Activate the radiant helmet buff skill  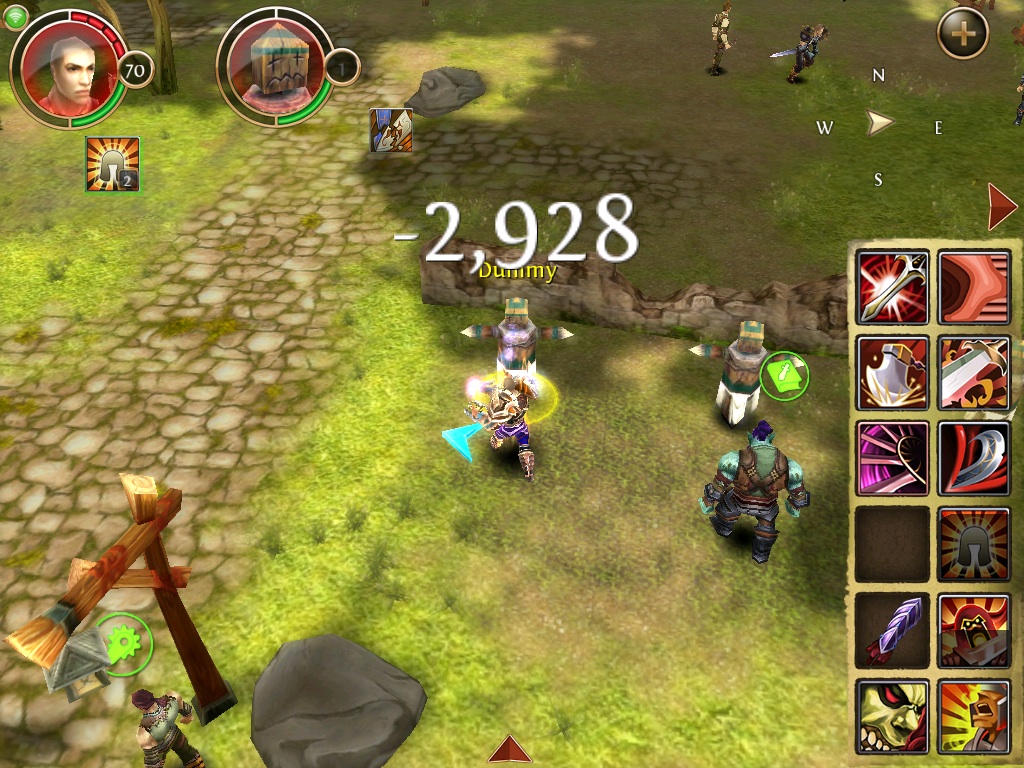point(974,544)
